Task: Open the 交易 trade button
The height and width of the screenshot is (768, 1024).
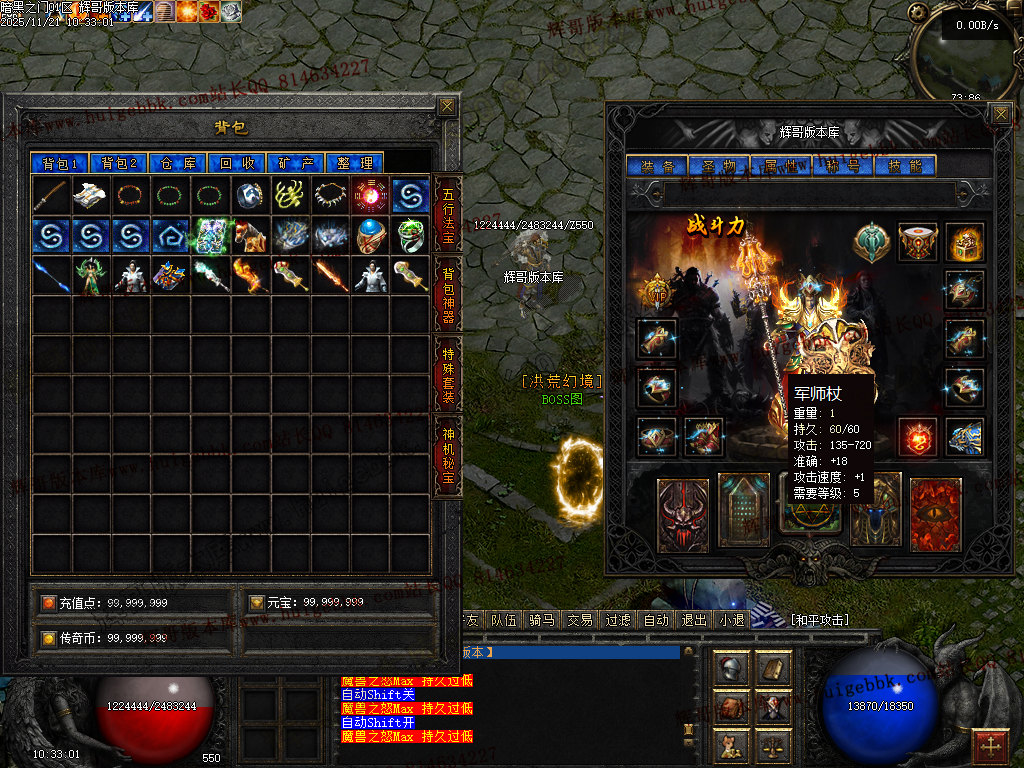Action: point(579,620)
